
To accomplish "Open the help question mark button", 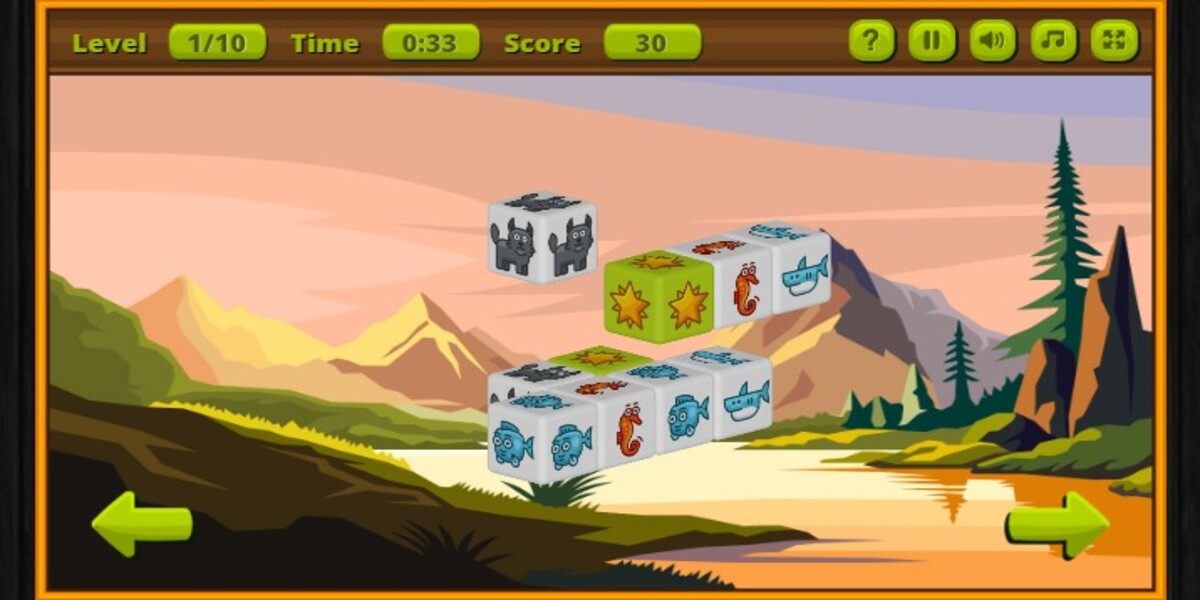I will 871,41.
